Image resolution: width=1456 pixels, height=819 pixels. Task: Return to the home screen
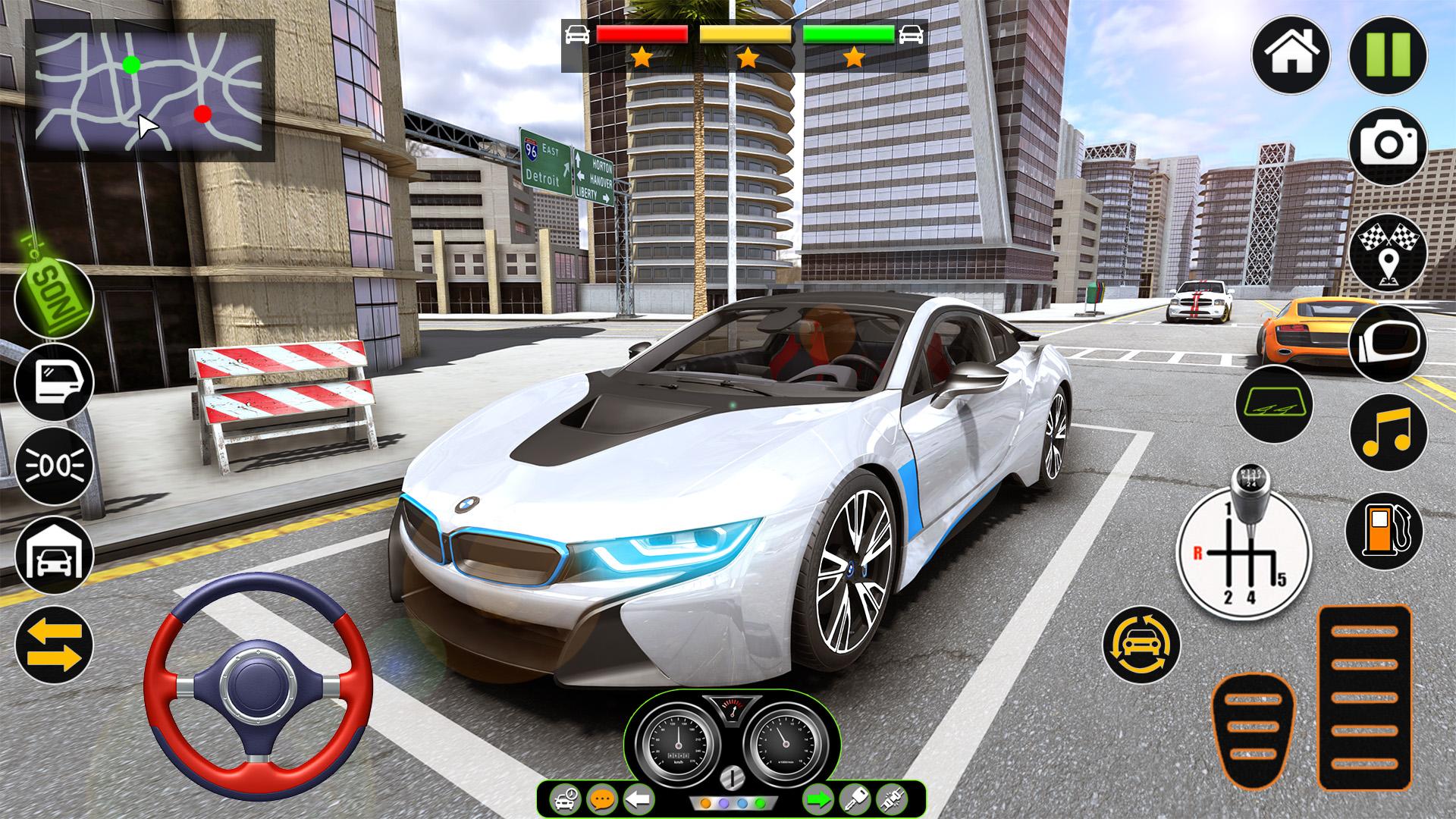pyautogui.click(x=1290, y=55)
